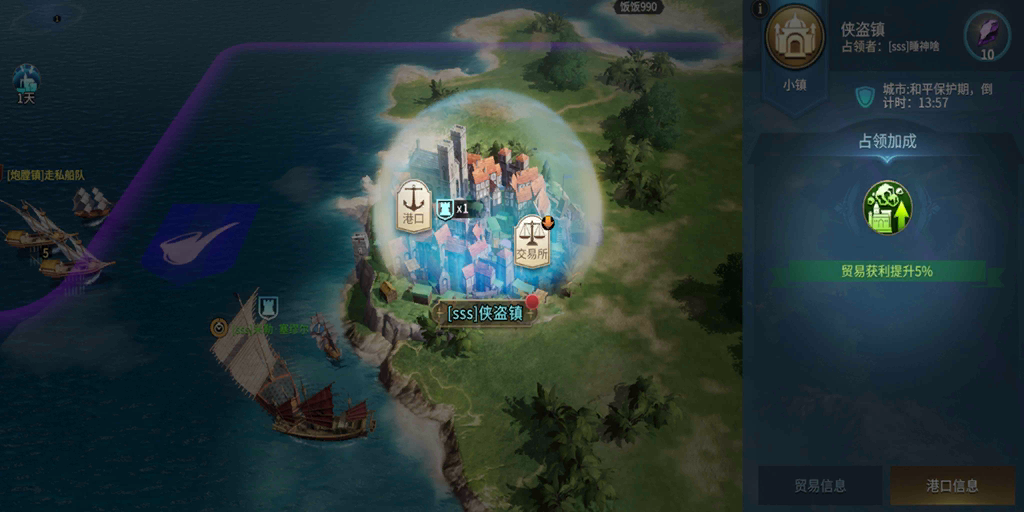Select the [sss]侠盗镇 town name label
Image resolution: width=1024 pixels, height=512 pixels.
click(x=485, y=313)
